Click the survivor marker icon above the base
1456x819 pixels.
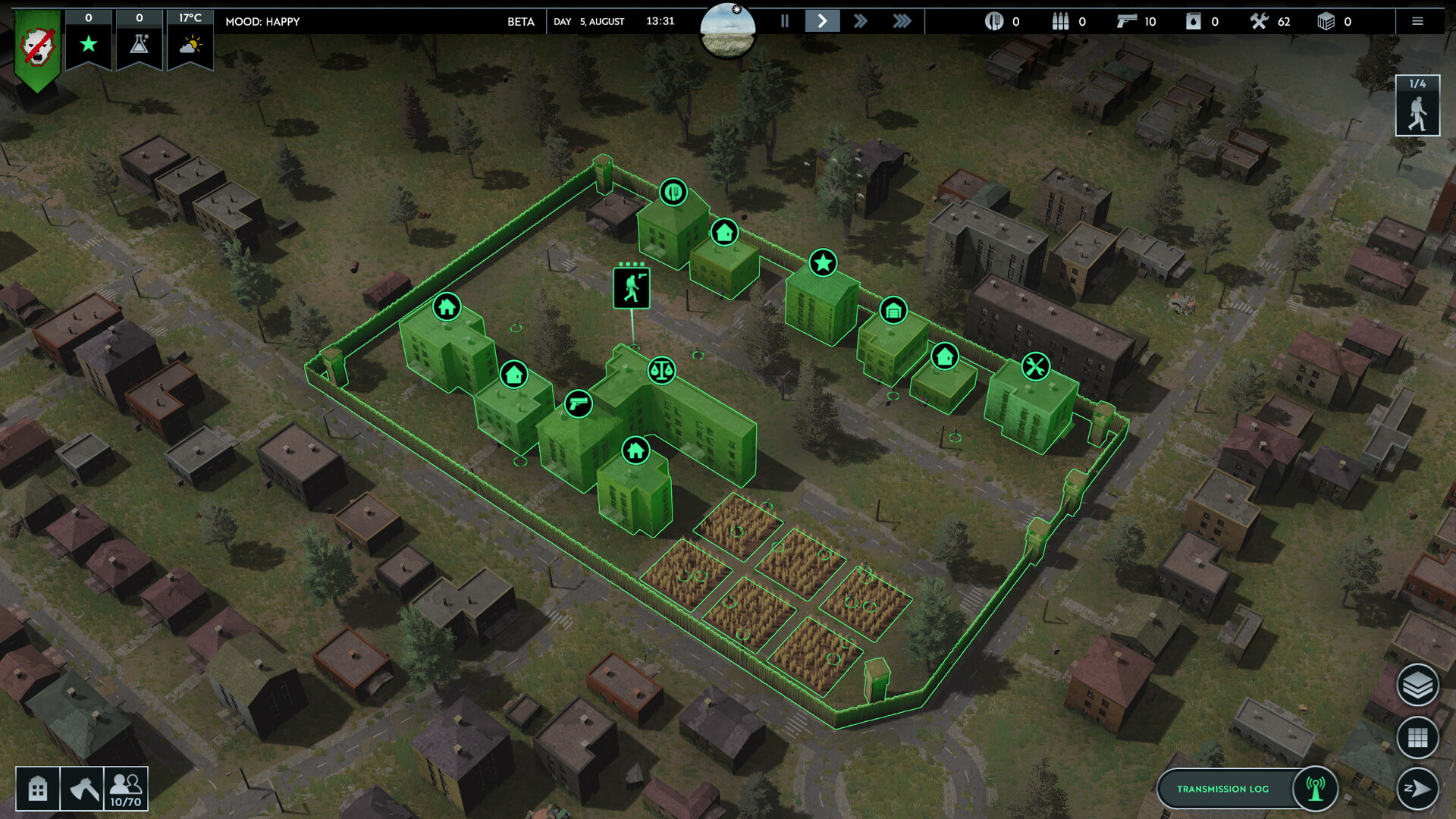pos(632,287)
